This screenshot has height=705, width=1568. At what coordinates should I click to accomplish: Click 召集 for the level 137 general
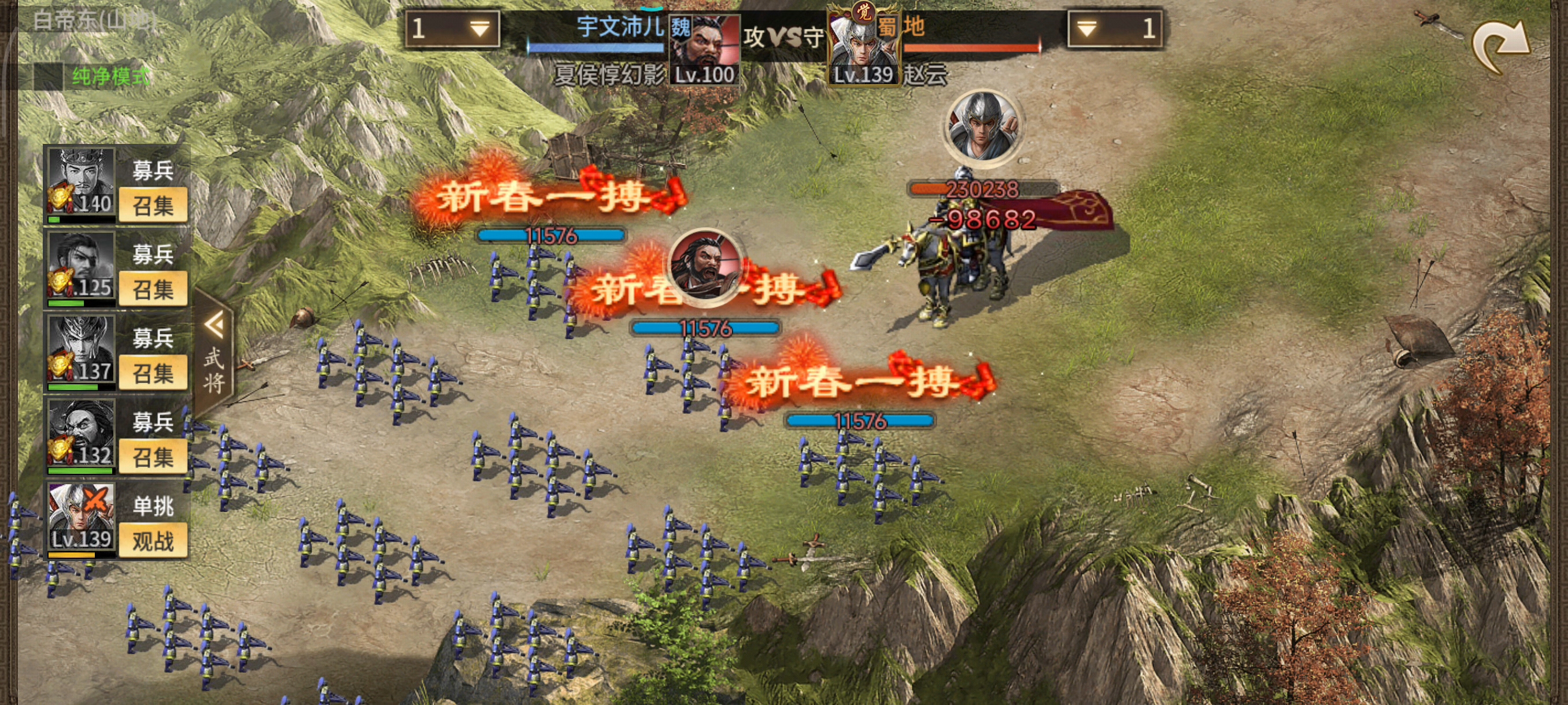pos(153,373)
